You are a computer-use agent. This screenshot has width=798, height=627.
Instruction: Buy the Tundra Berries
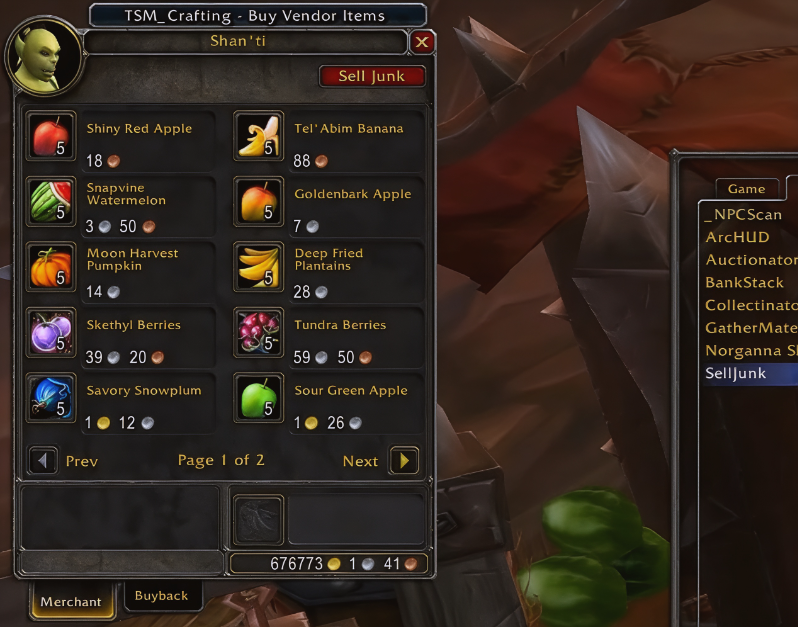click(x=258, y=332)
